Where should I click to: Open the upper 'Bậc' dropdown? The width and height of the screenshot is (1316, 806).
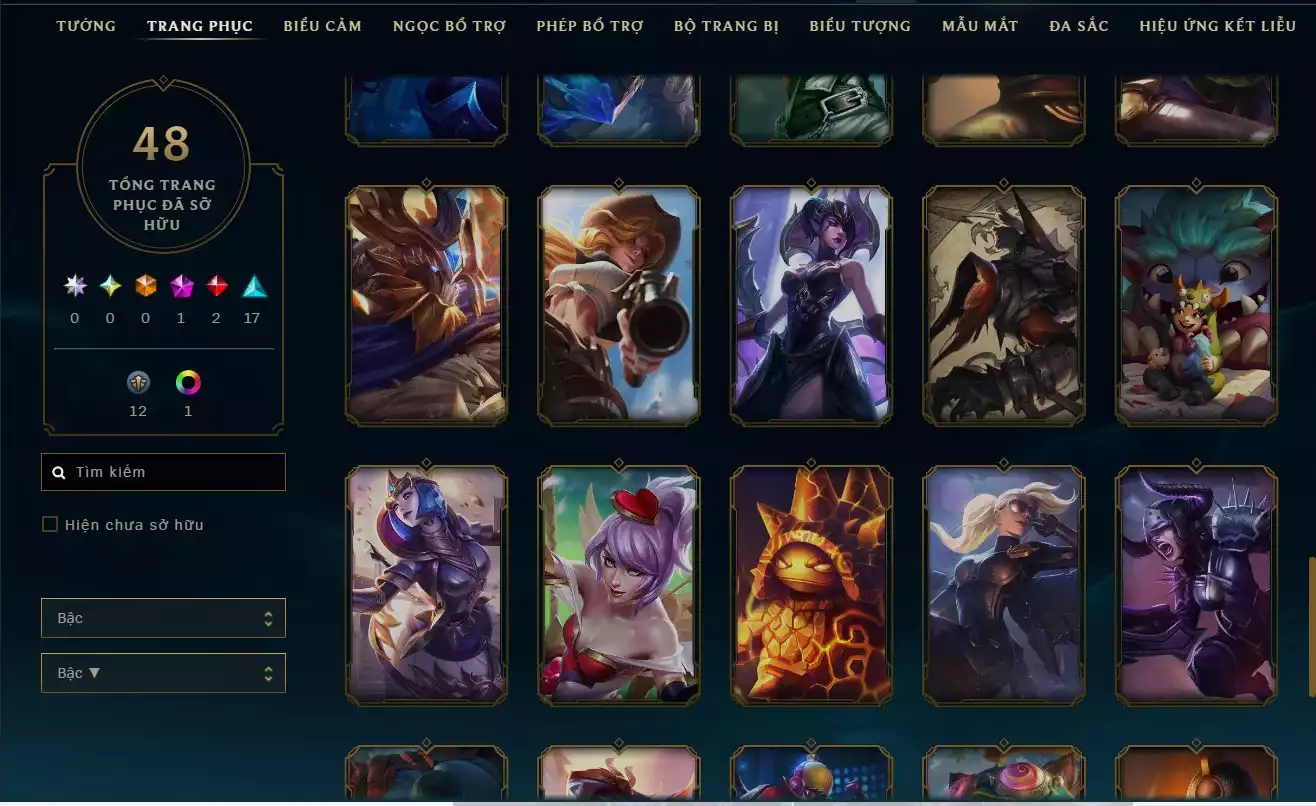(163, 618)
